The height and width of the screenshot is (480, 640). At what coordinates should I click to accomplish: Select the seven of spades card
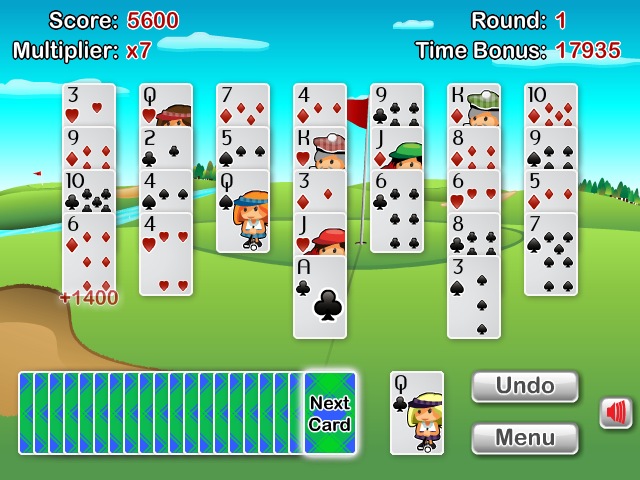551,254
